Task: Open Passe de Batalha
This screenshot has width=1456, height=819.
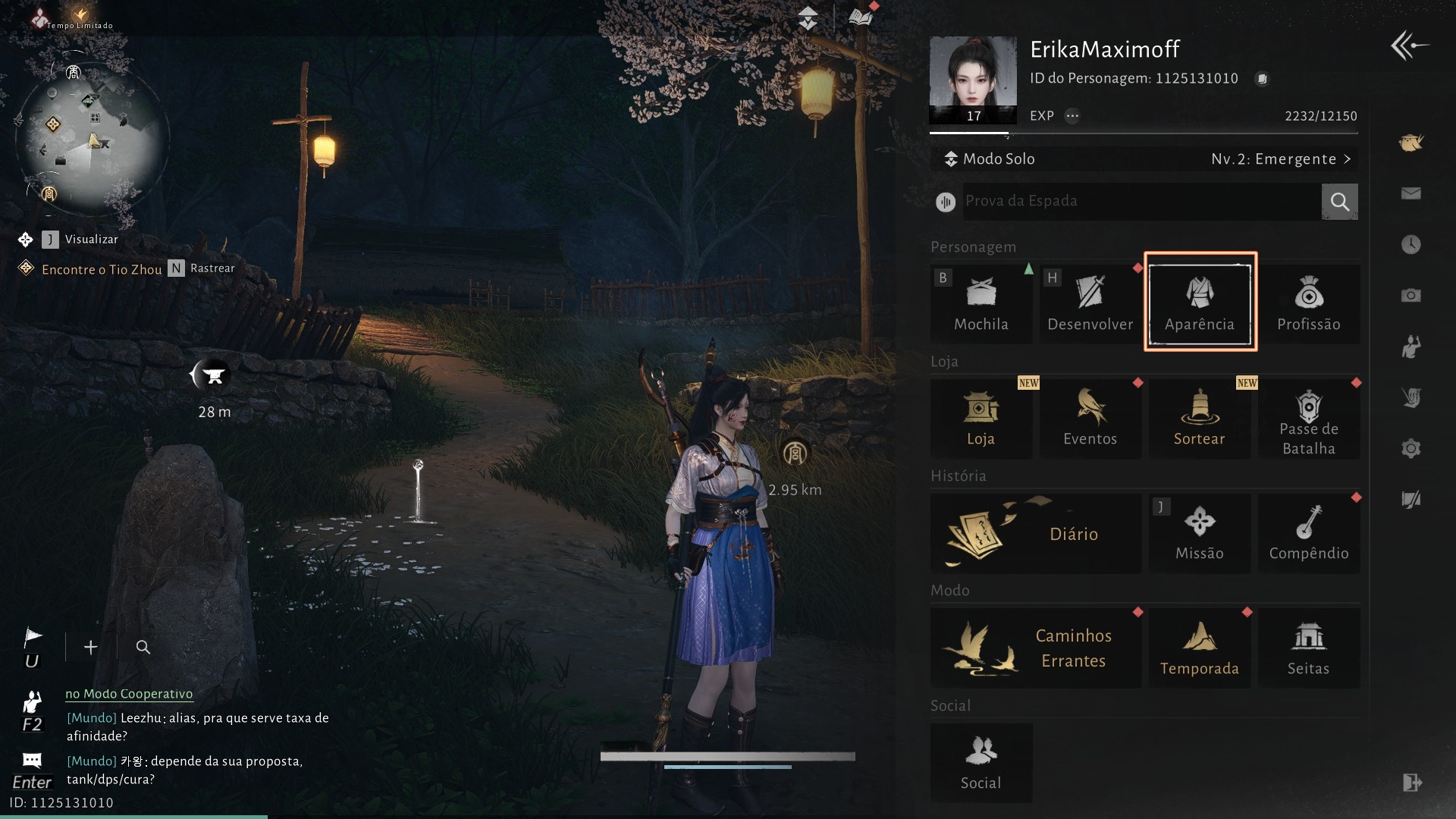Action: (x=1308, y=418)
